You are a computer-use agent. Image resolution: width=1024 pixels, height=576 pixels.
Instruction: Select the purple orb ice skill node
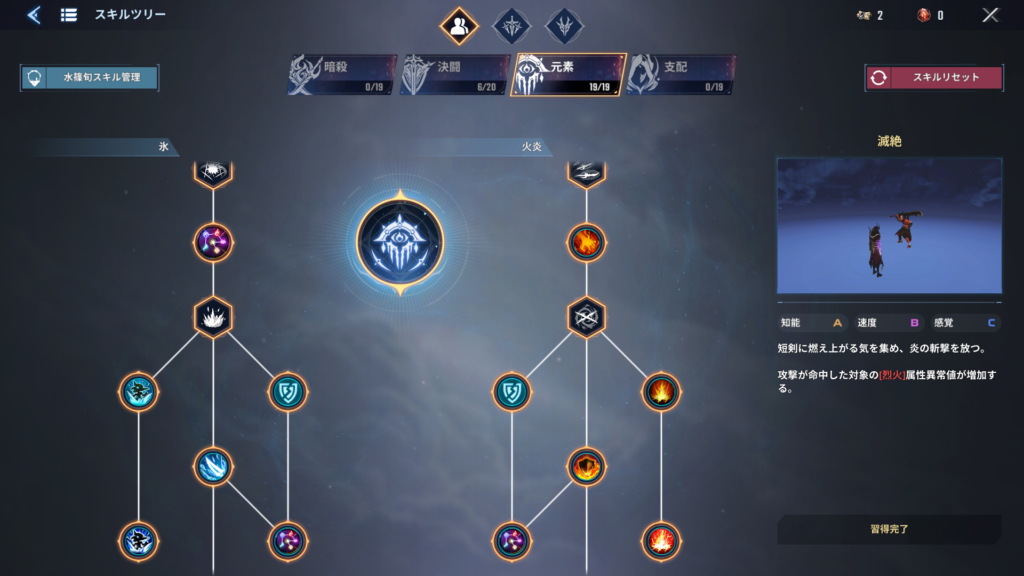click(213, 241)
